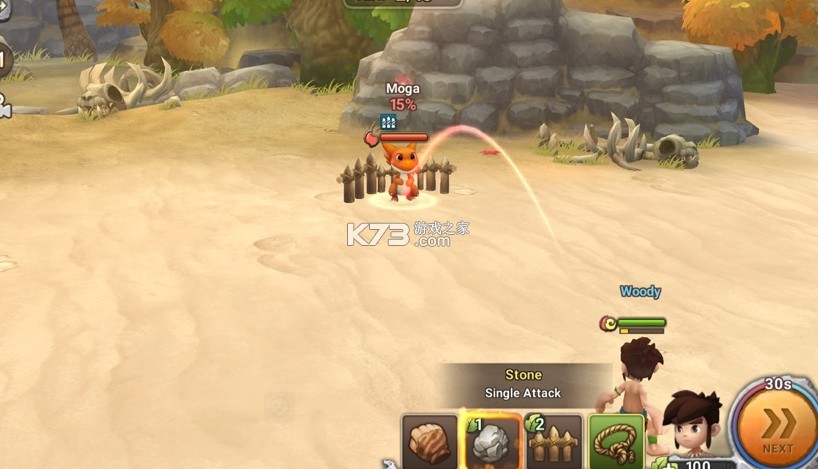Select the fist punch attack skill
Viewport: 818px width, 469px height.
pos(431,442)
